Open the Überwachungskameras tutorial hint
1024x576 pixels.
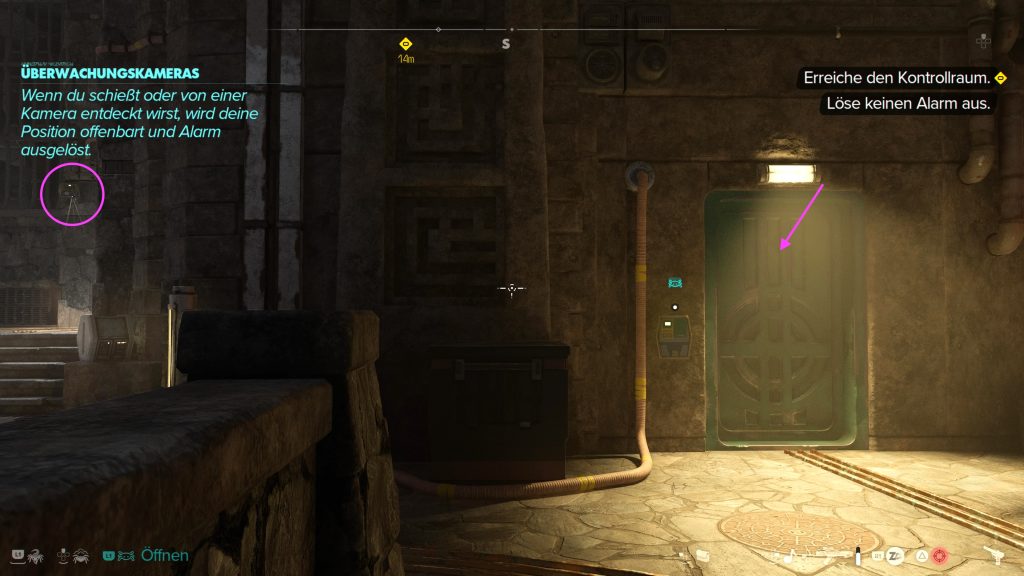[110, 73]
